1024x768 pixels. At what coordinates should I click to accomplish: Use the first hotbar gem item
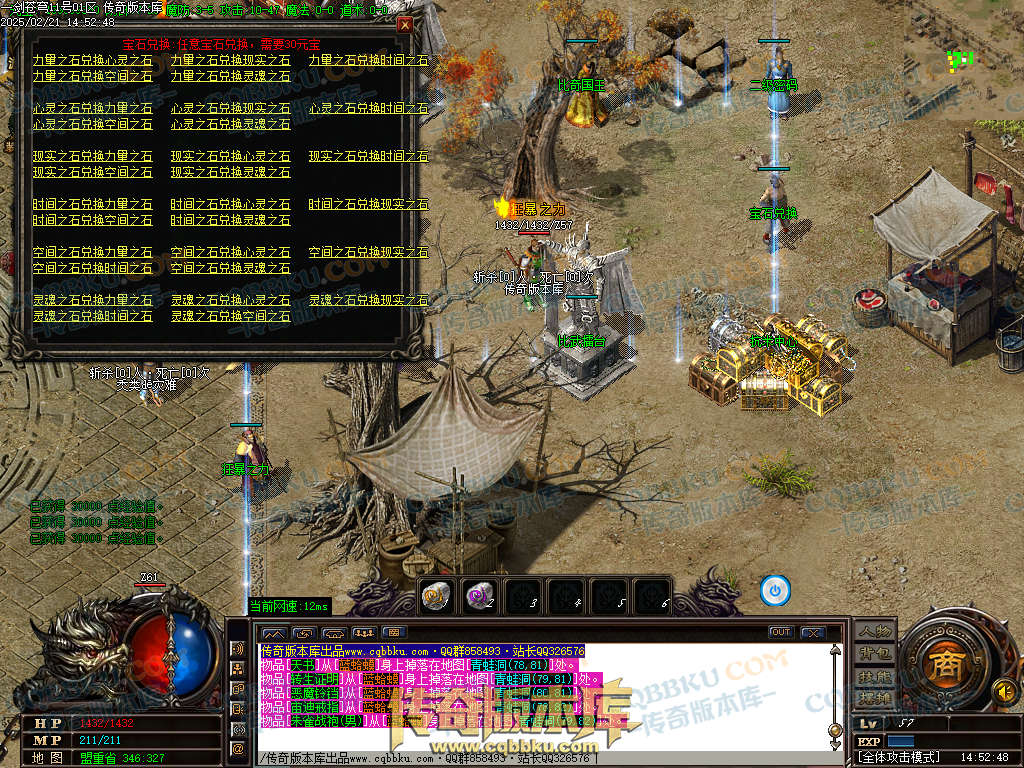(435, 596)
